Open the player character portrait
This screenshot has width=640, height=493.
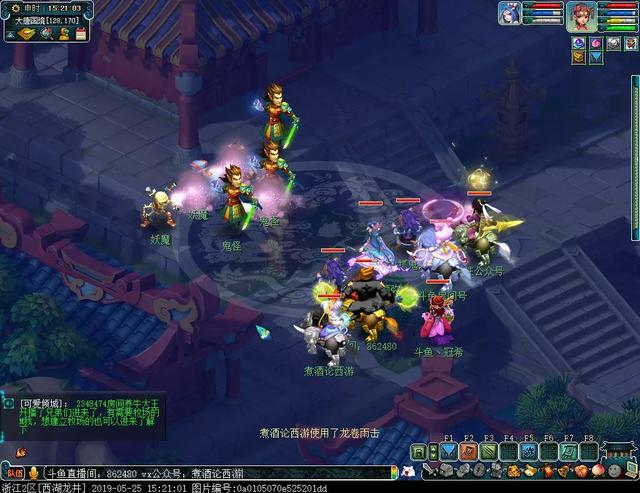point(581,15)
